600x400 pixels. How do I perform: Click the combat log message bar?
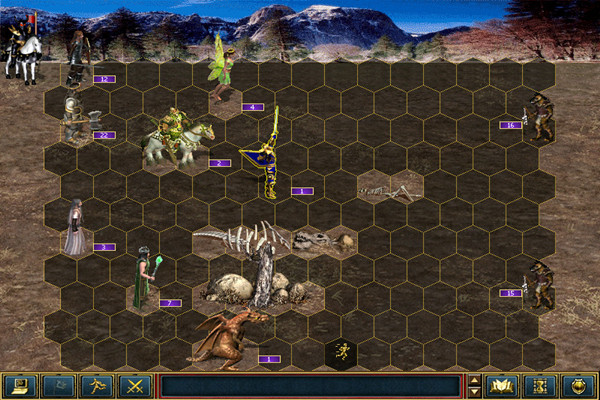click(x=310, y=385)
